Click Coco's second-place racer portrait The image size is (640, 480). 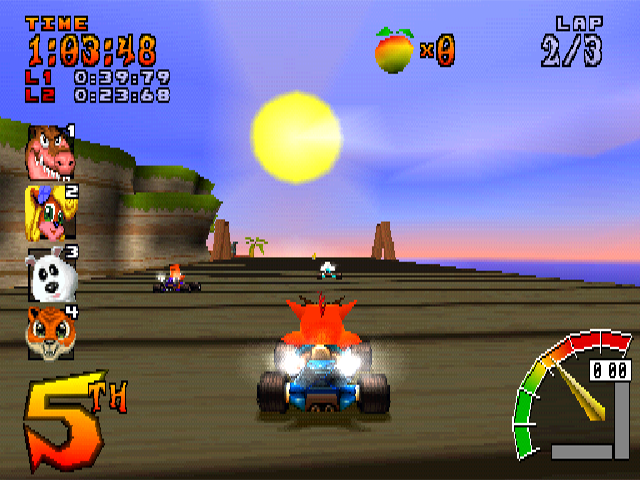point(50,212)
